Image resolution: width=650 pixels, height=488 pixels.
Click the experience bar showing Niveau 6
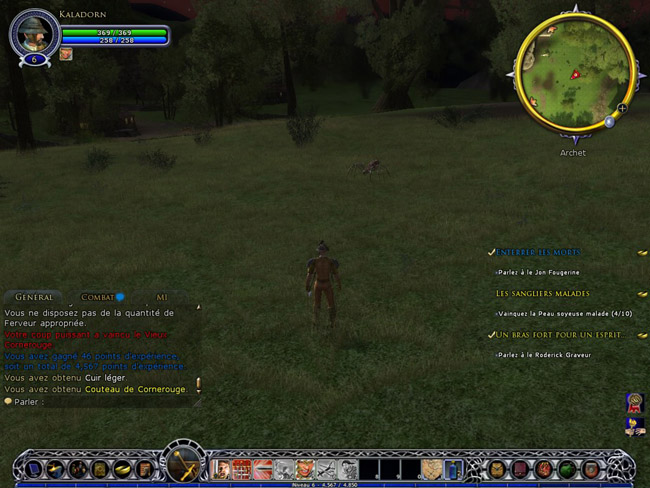(x=325, y=485)
